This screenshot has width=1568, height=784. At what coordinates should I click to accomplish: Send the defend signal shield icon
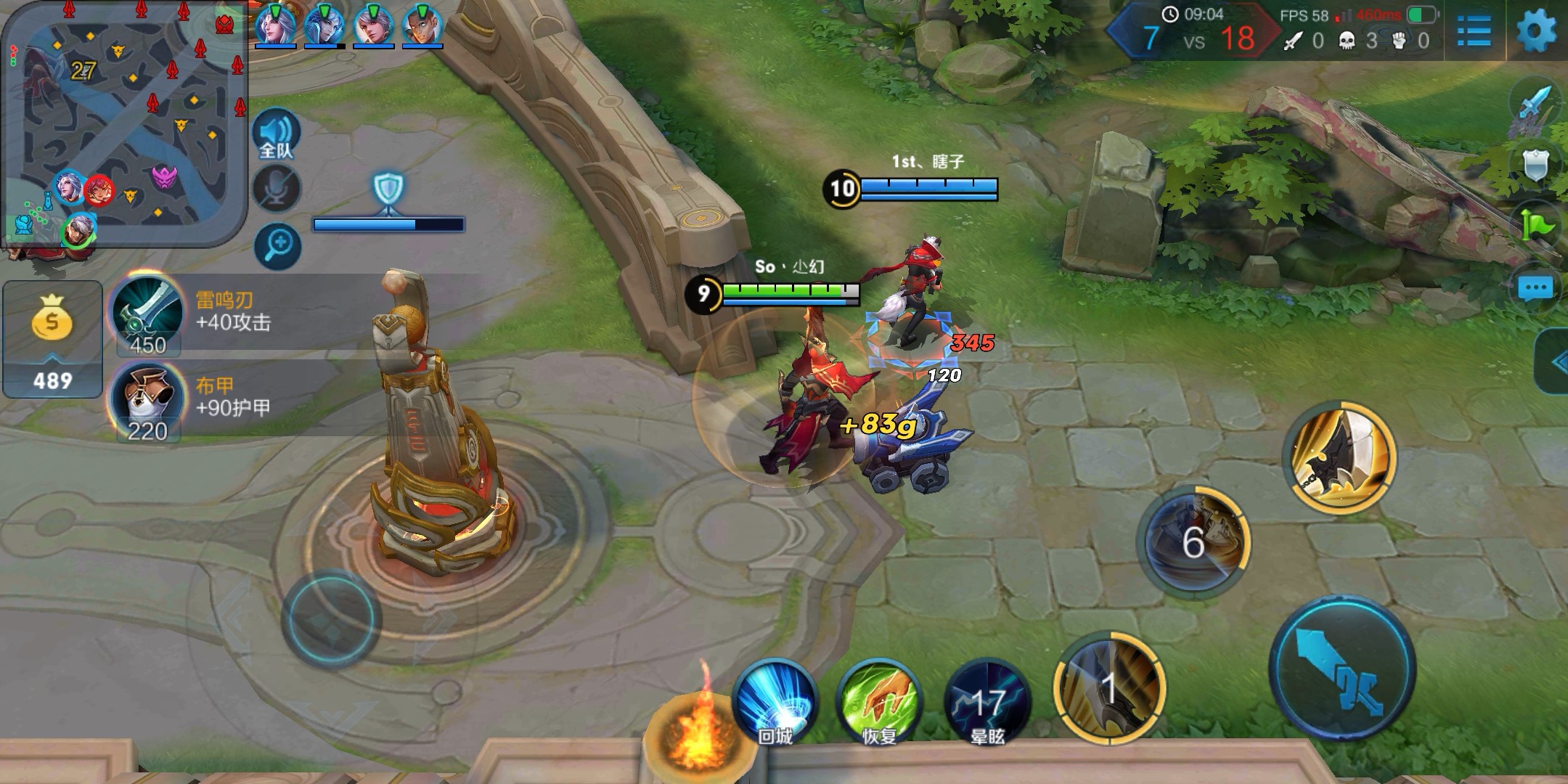[x=1535, y=167]
